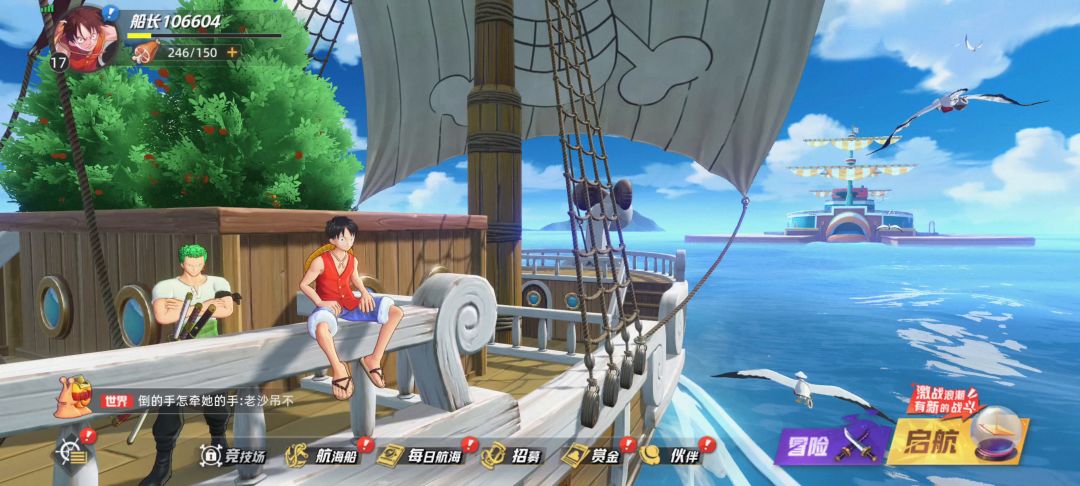Viewport: 1080px width, 486px height.
Task: Open the 赏金 bounty menu
Action: [592, 456]
